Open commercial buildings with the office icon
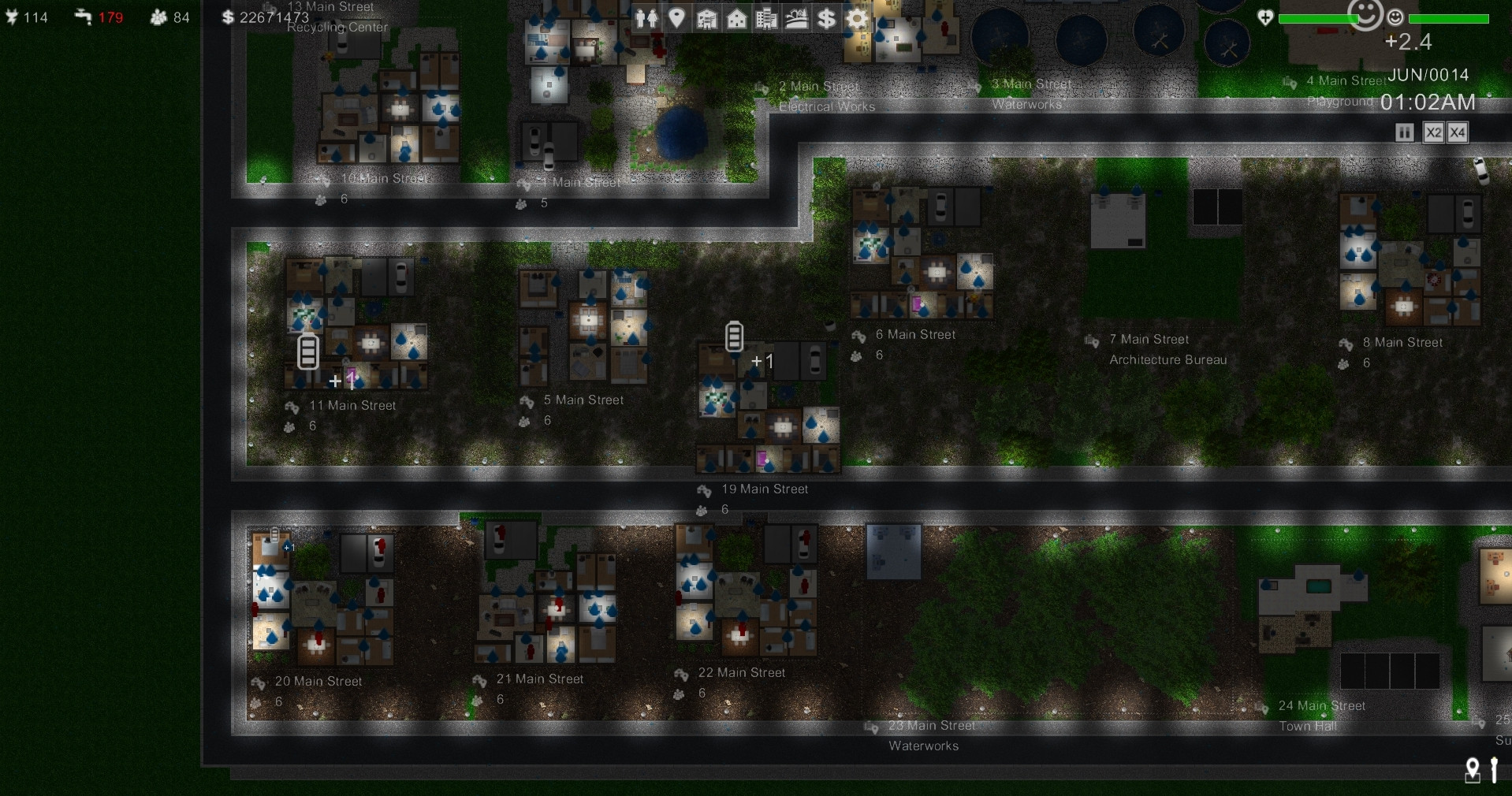1512x796 pixels. tap(766, 18)
